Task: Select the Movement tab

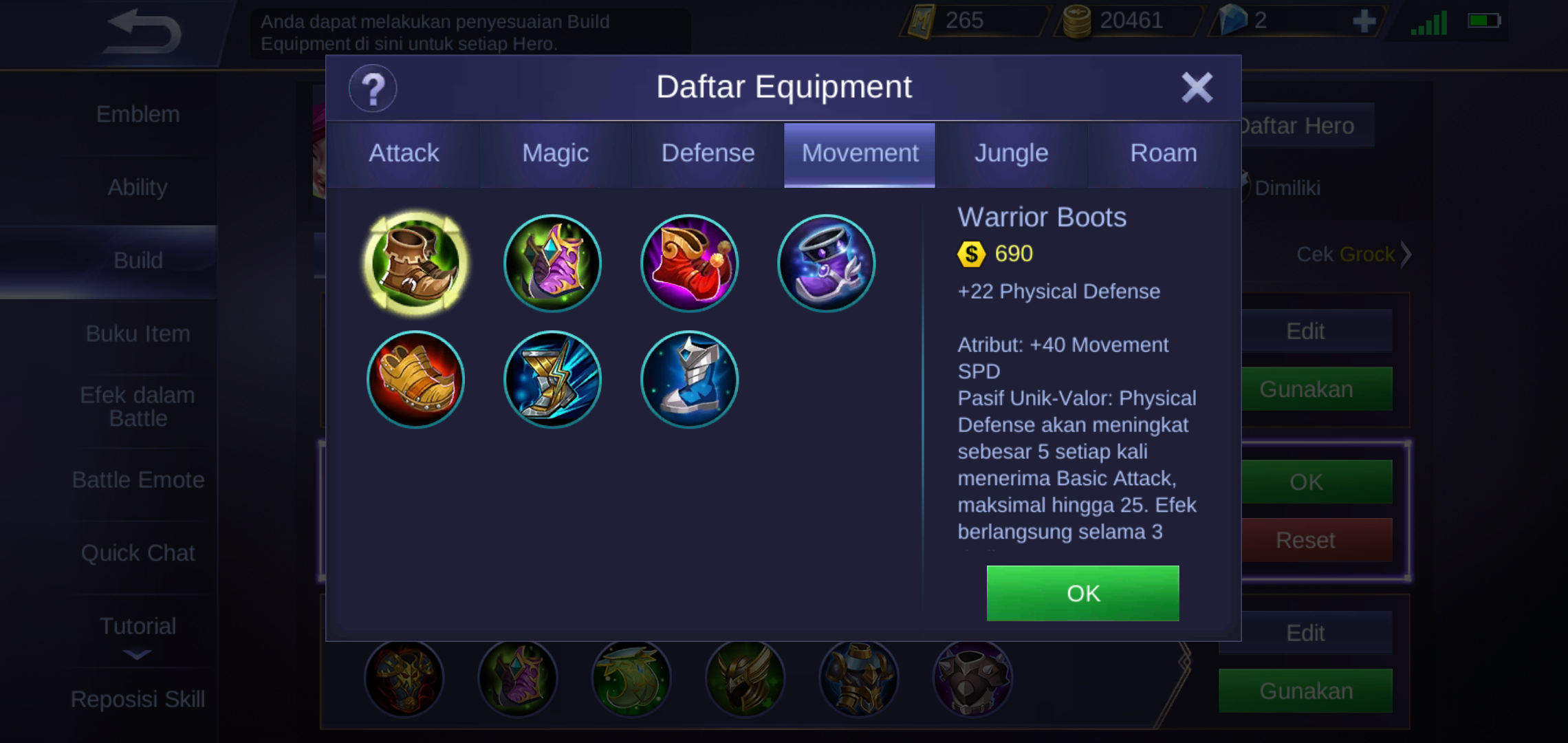Action: (860, 153)
